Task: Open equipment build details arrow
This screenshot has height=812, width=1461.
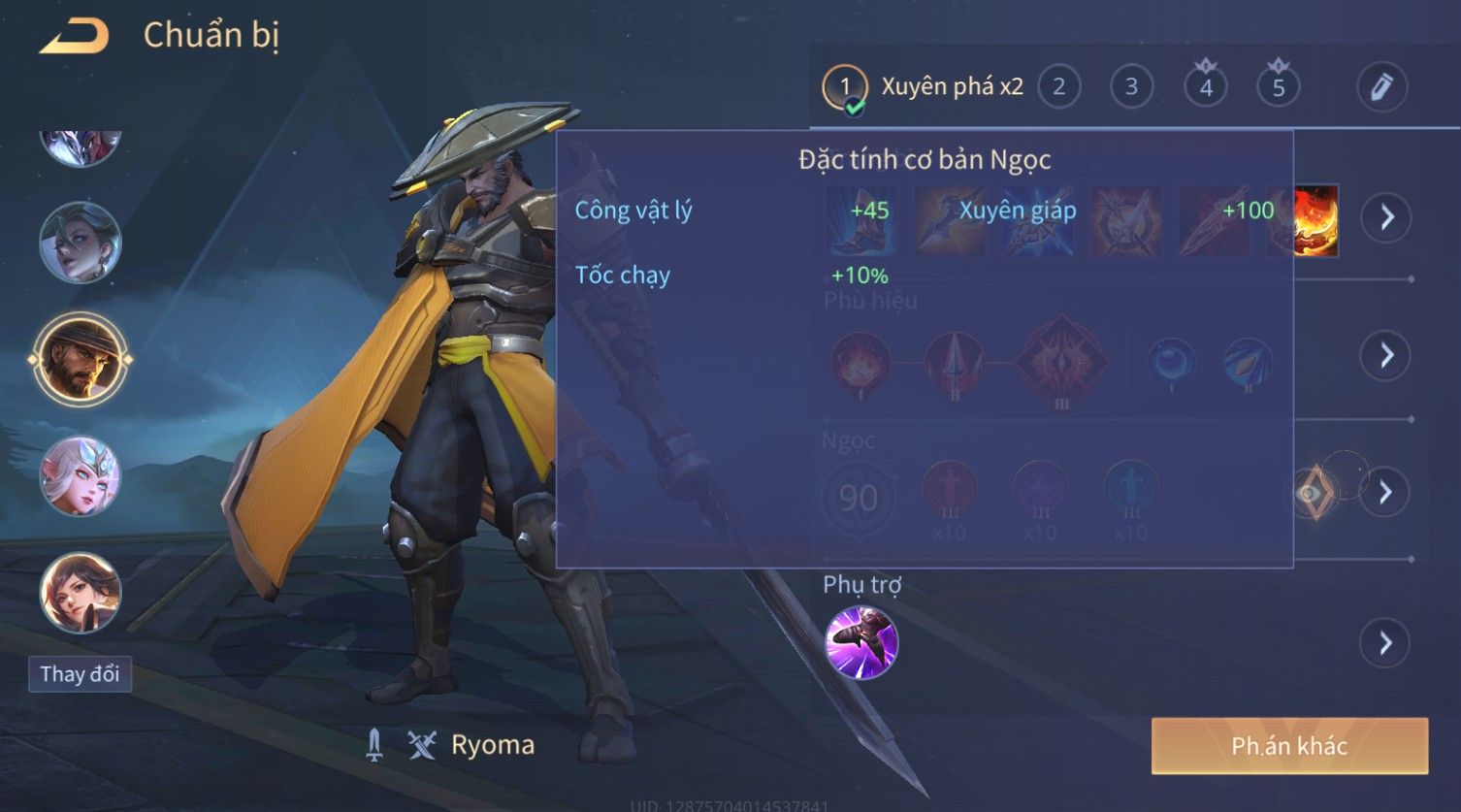Action: [x=1385, y=216]
